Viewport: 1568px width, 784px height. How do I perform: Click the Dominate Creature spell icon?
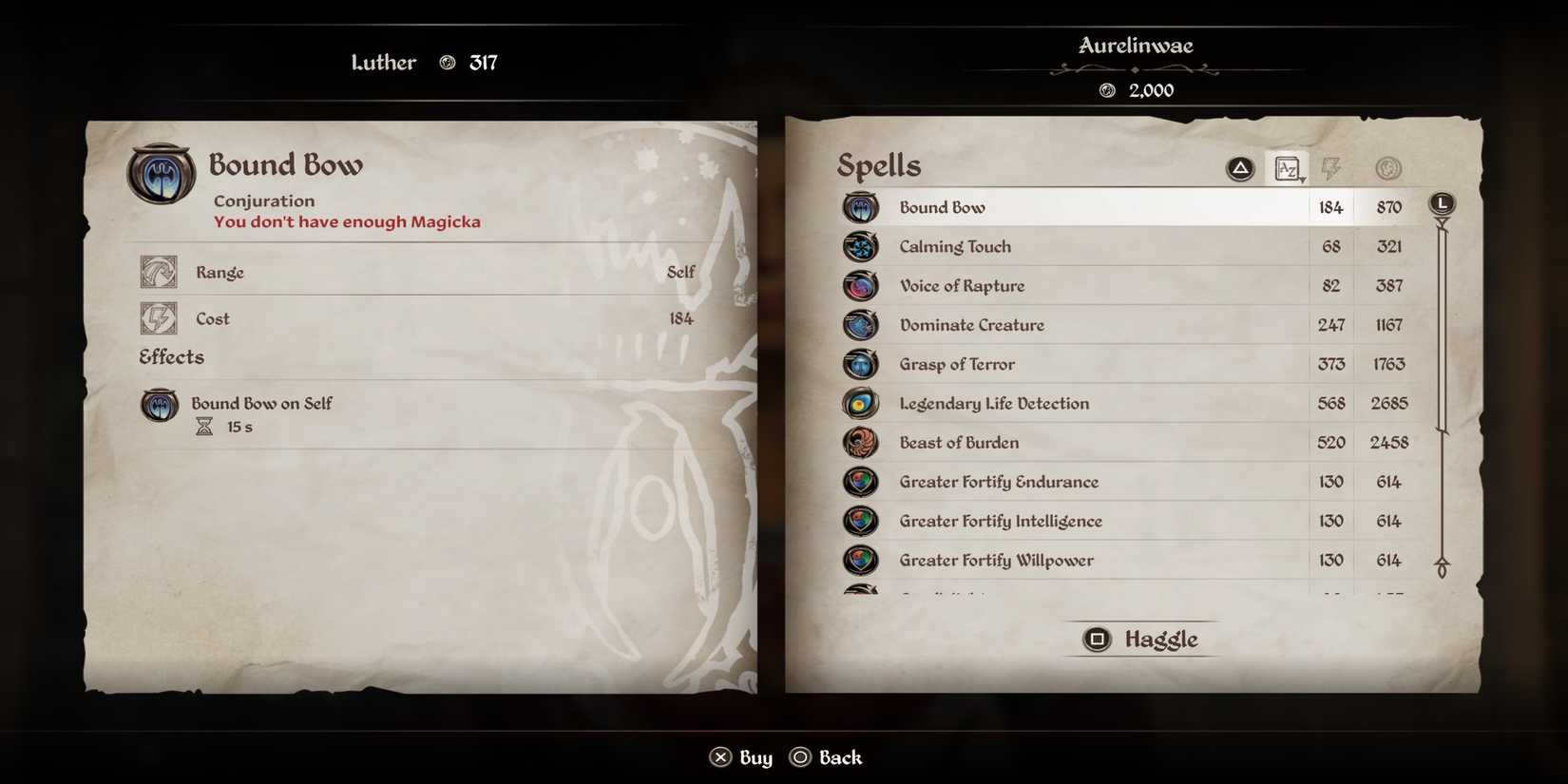pyautogui.click(x=861, y=324)
